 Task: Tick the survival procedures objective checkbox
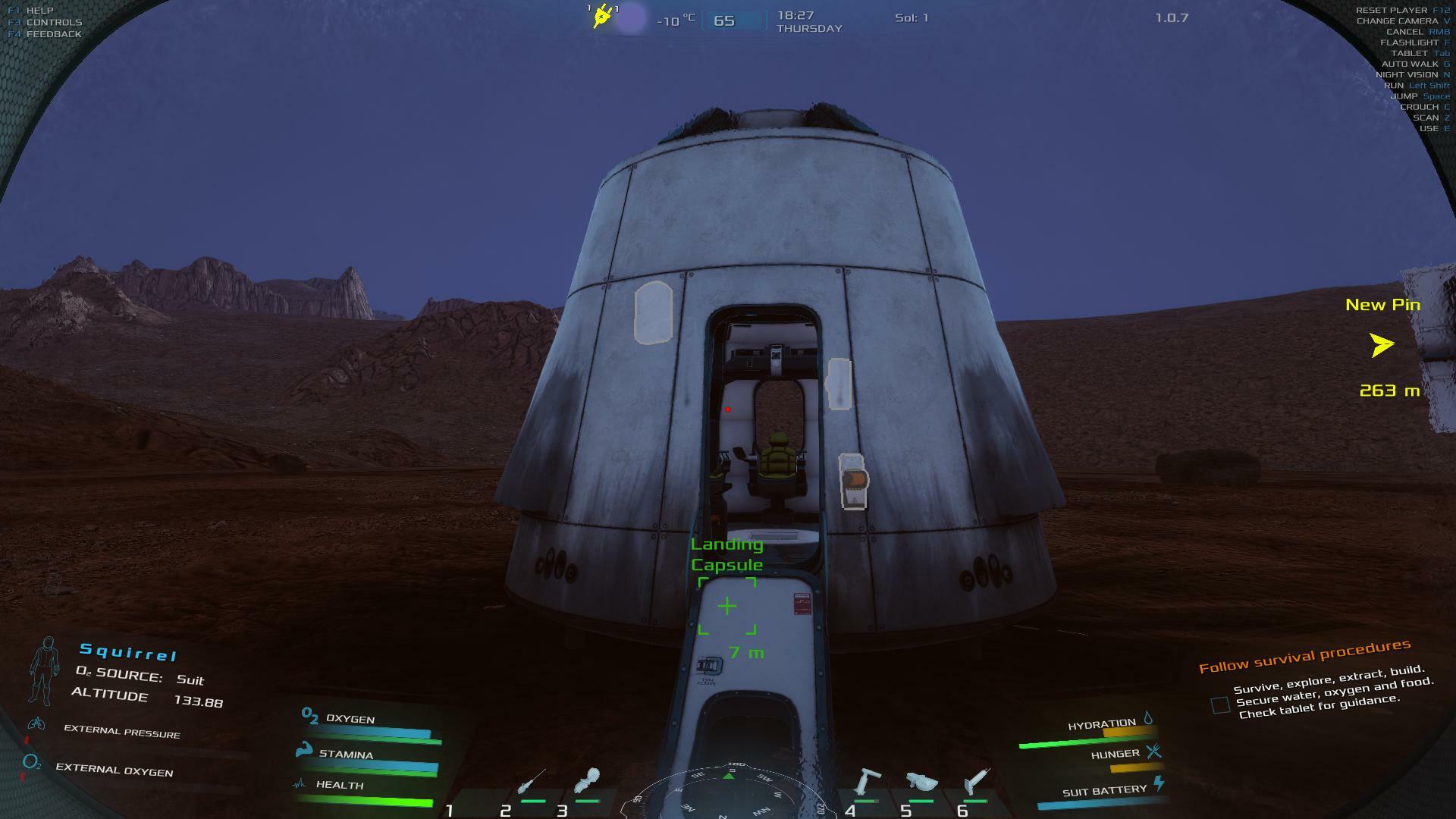pos(1220,705)
